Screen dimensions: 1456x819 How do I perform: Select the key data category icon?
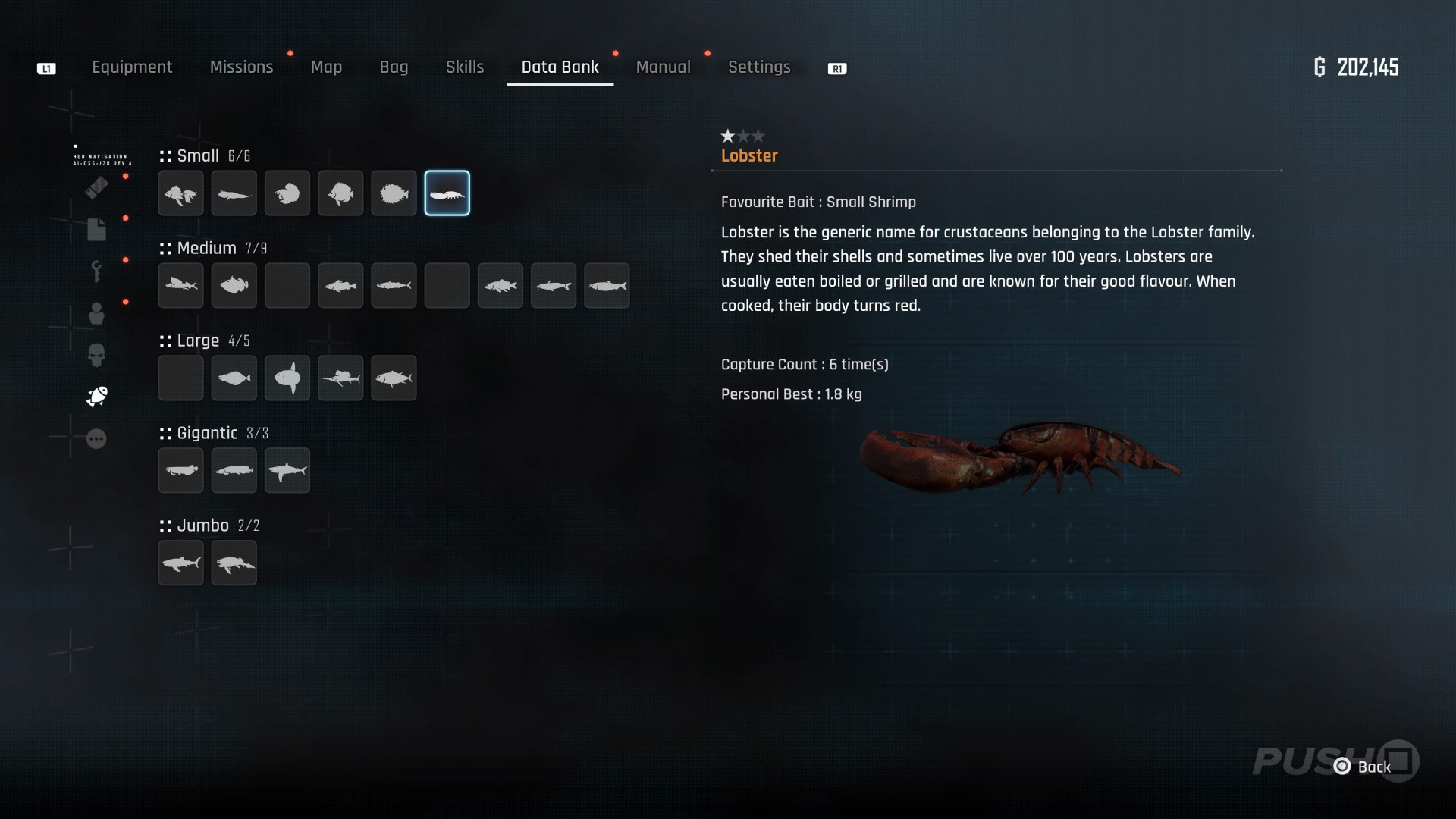tap(96, 271)
